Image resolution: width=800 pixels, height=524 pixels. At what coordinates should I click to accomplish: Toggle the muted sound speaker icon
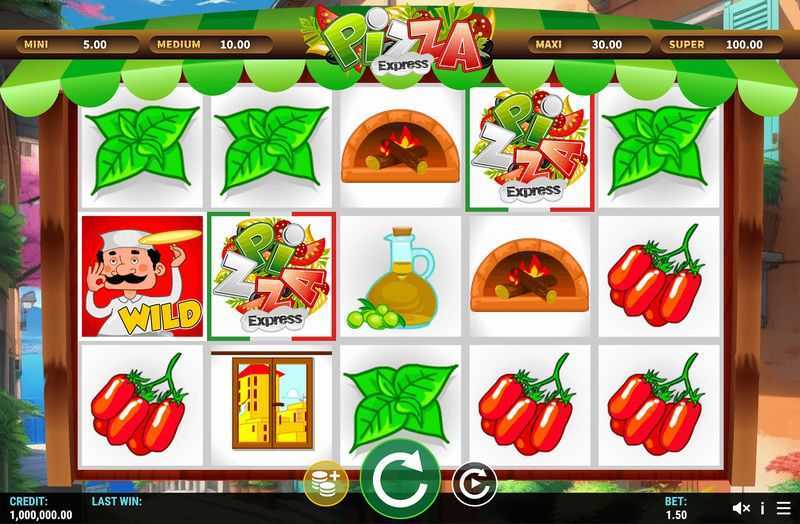[741, 509]
